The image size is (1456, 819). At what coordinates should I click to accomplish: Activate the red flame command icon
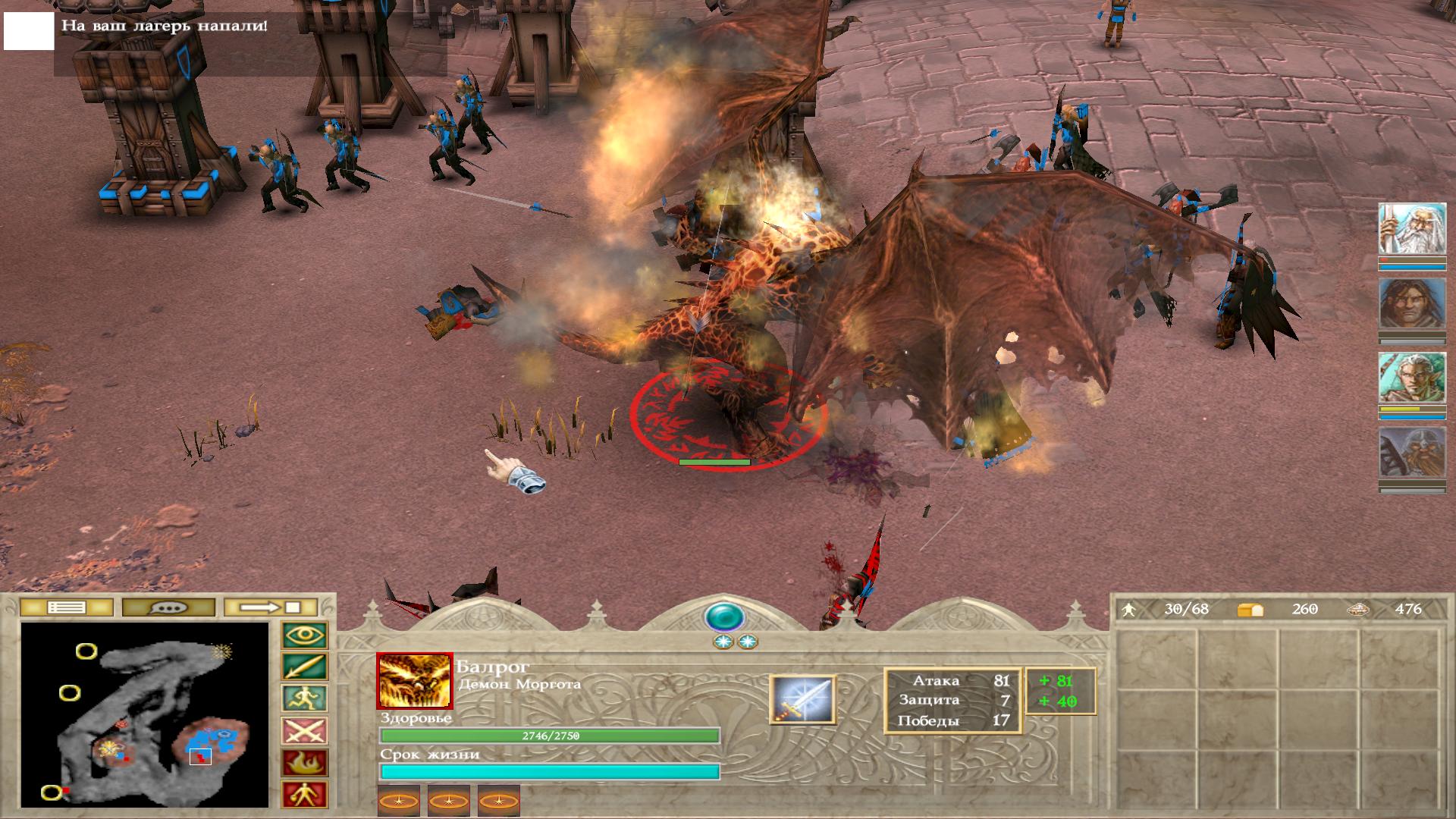(x=305, y=763)
